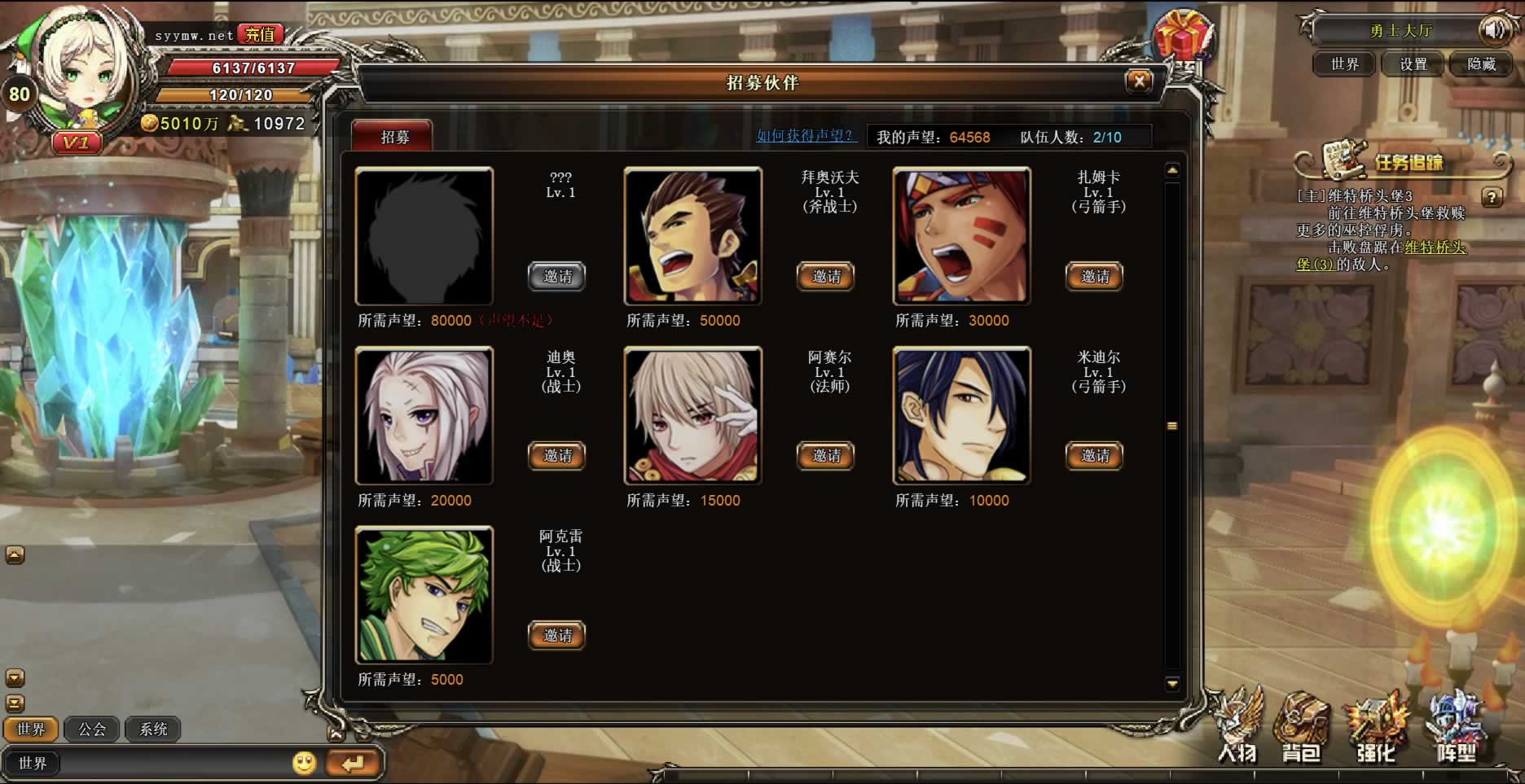Viewport: 1525px width, 784px height.
Task: Switch chat to the 公会 guild channel
Action: 92,729
